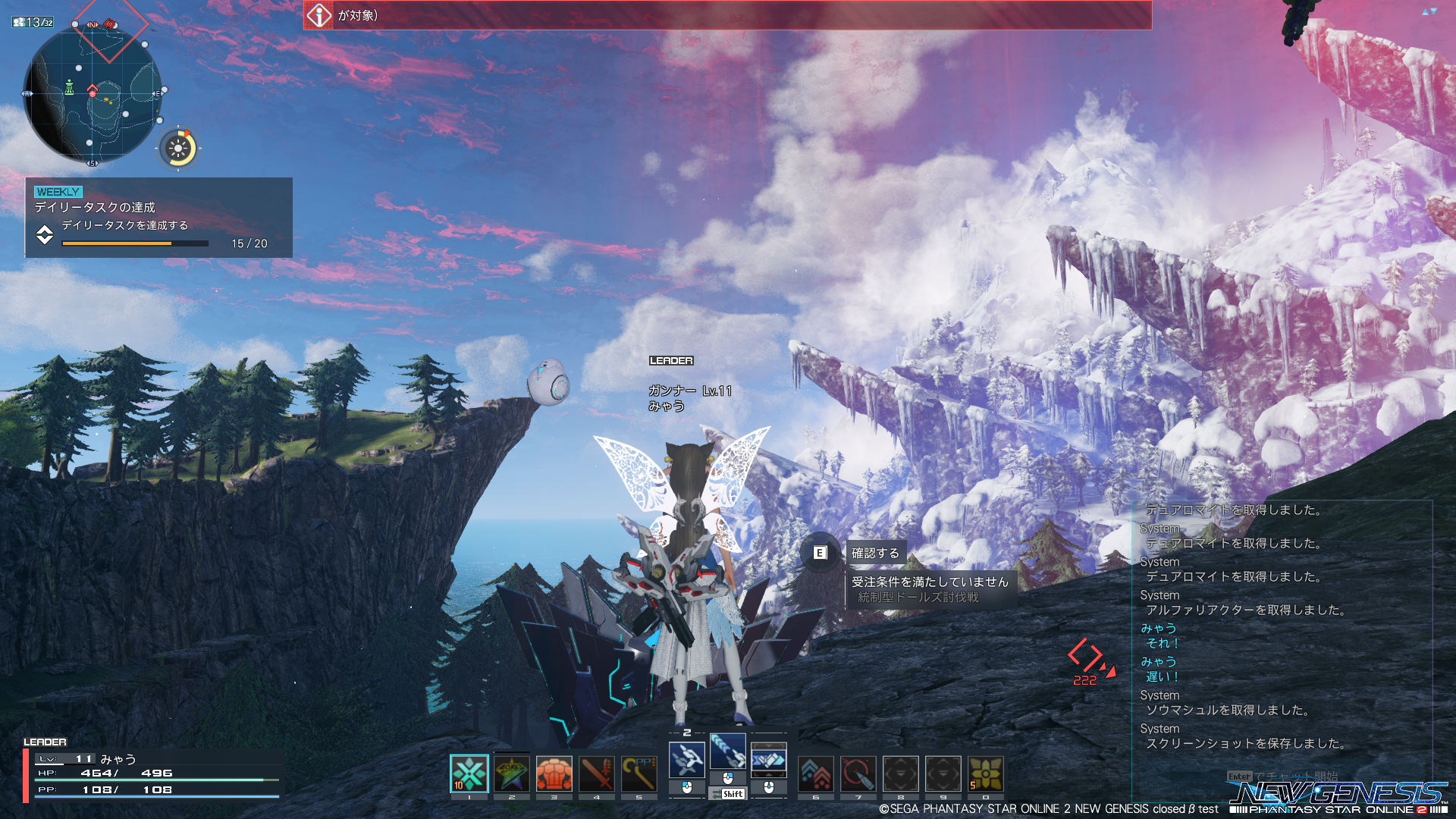Screen dimensions: 1456x819
Task: Open the WEEKLY daily task tracker panel
Action: [158, 218]
